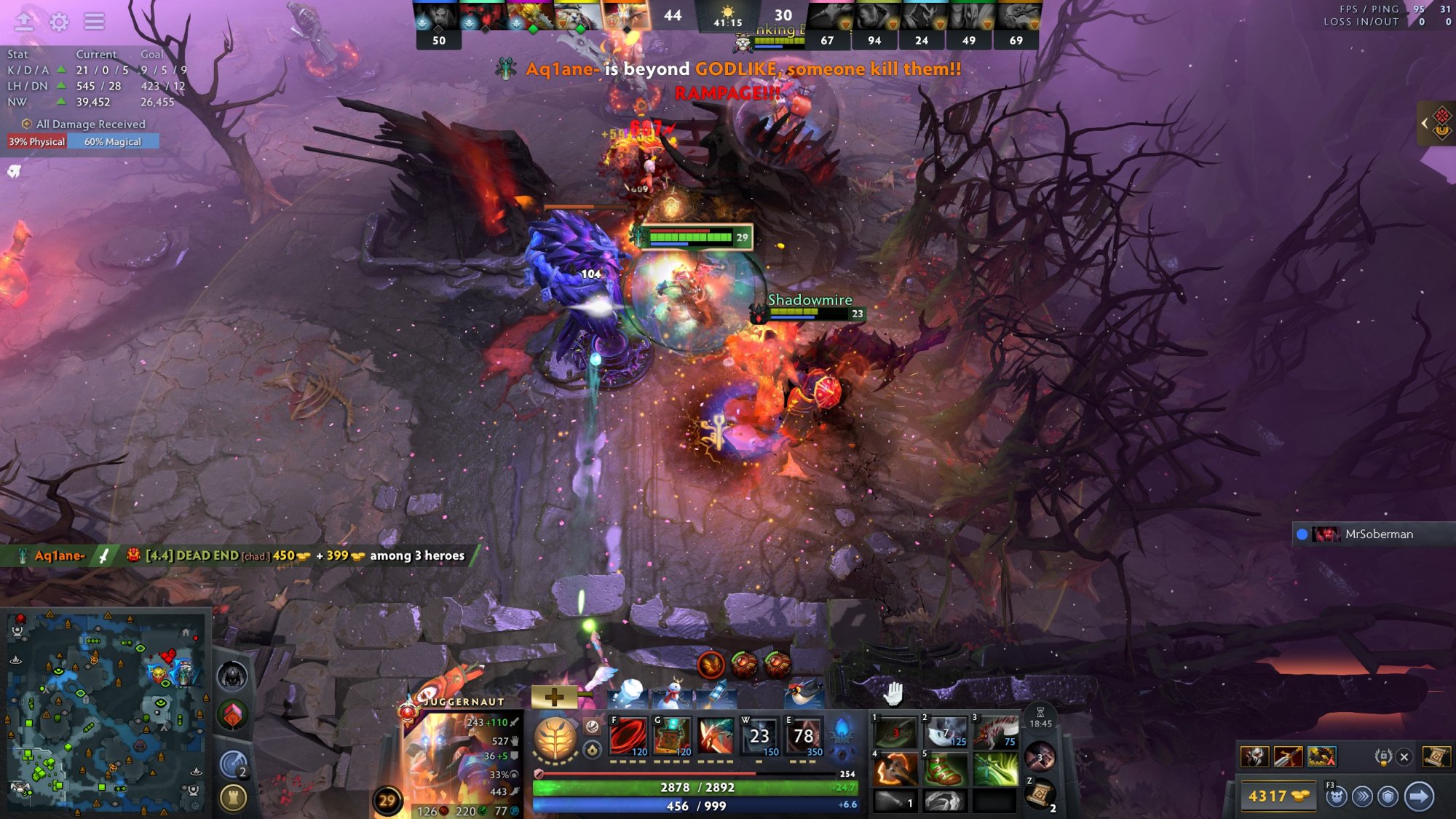The width and height of the screenshot is (1456, 819).
Task: Open the hamburger dashboard menu
Action: (94, 22)
